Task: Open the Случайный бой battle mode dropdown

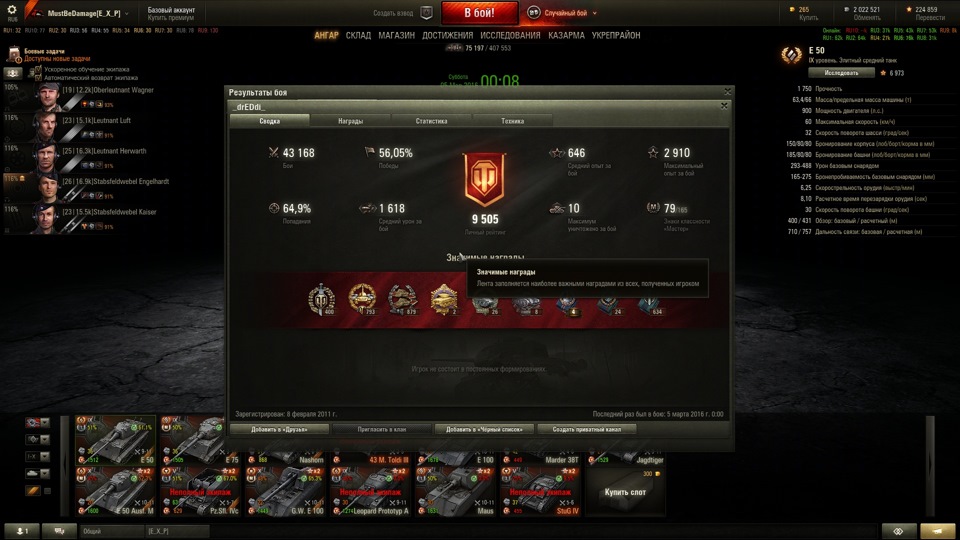Action: click(x=570, y=13)
